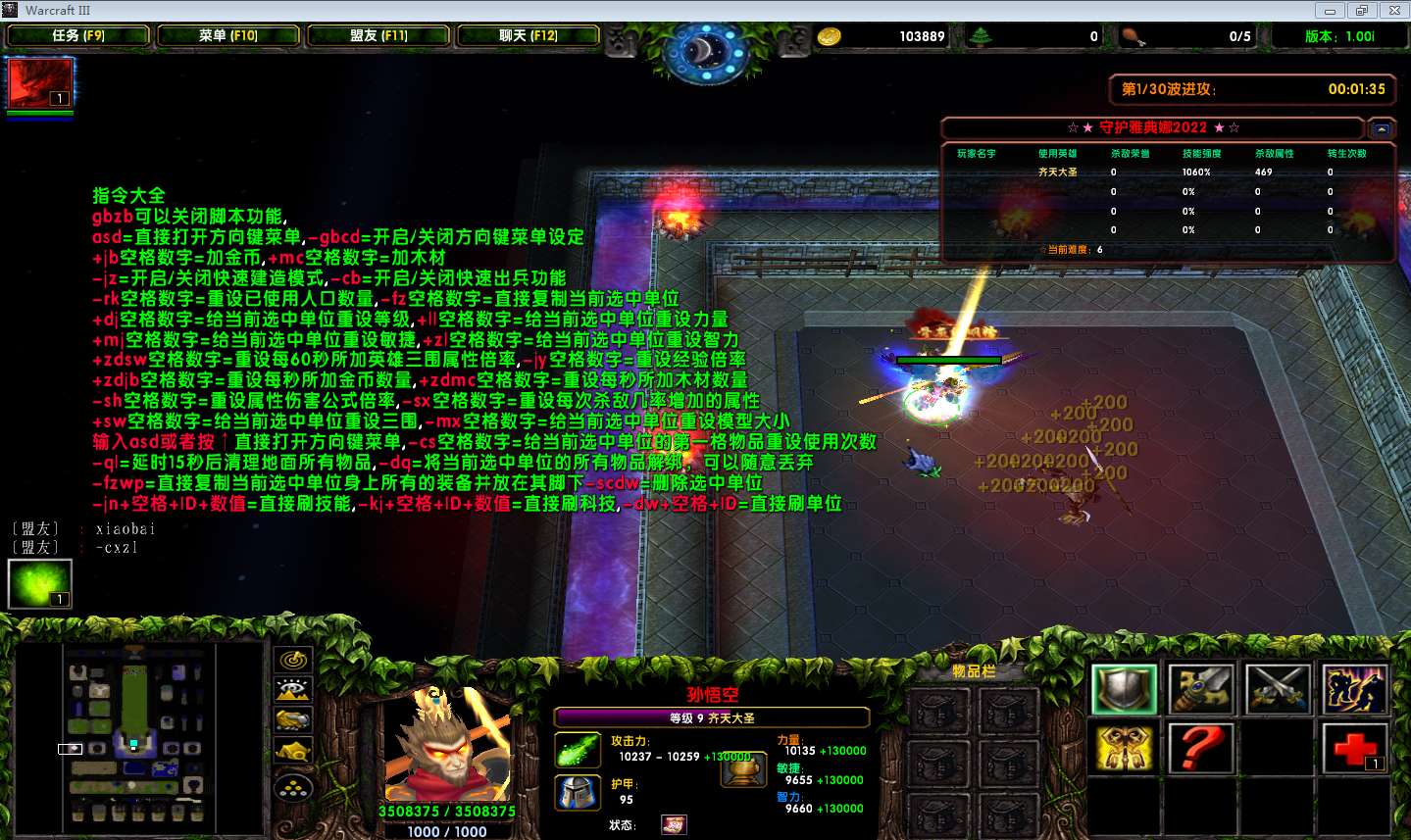Screen dimensions: 1411x840
Task: Minimize the Warcraft III window
Action: pyautogui.click(x=1330, y=11)
